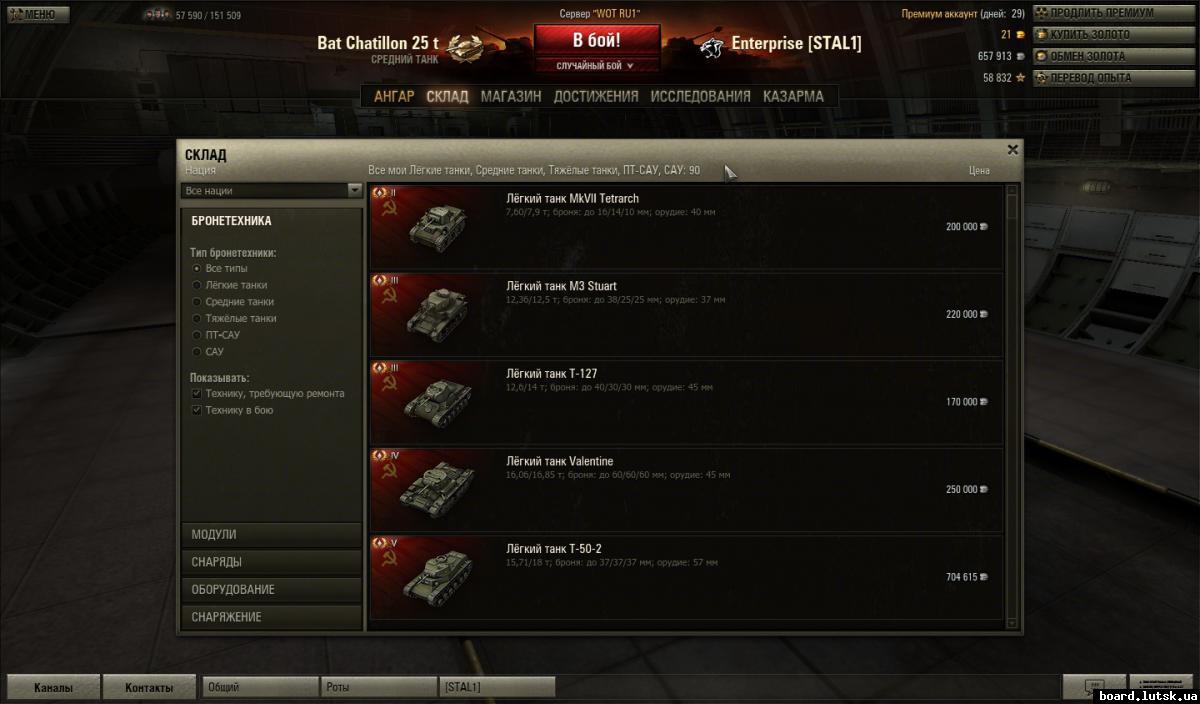Viewport: 1200px width, 704px height.
Task: Start battle with В бой! button
Action: 597,41
